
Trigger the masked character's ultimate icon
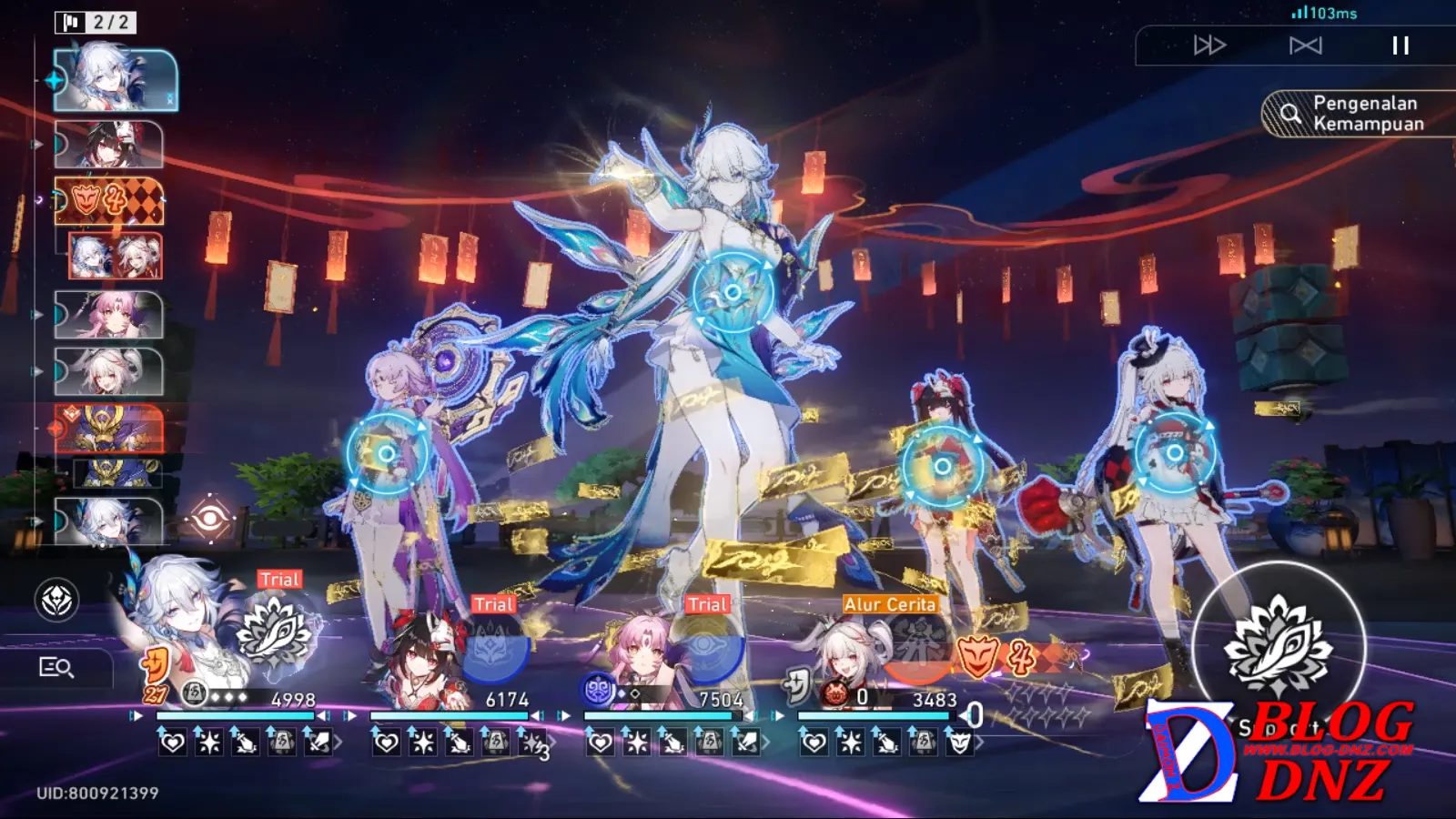click(494, 648)
